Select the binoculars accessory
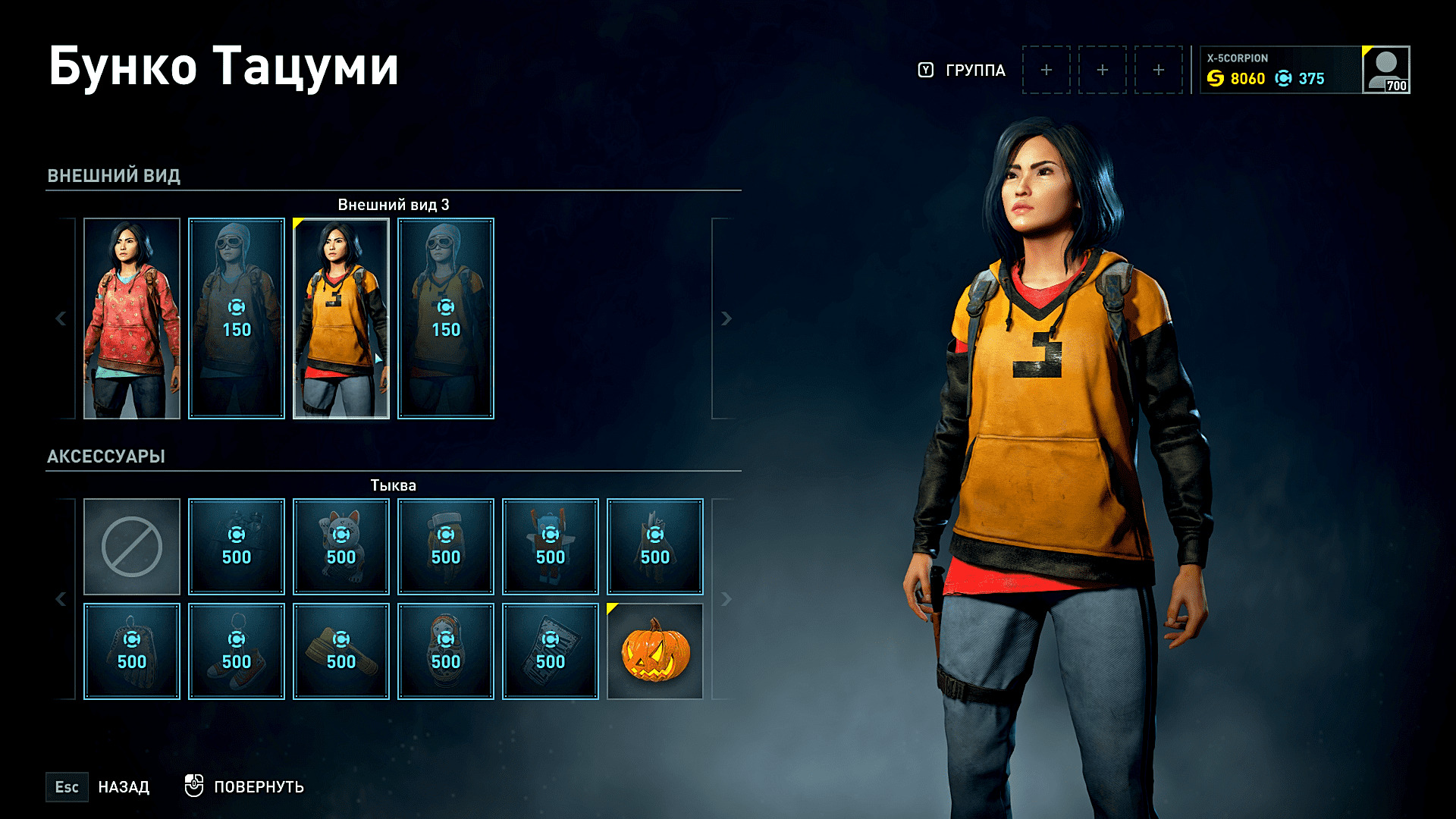This screenshot has height=819, width=1456. click(237, 547)
